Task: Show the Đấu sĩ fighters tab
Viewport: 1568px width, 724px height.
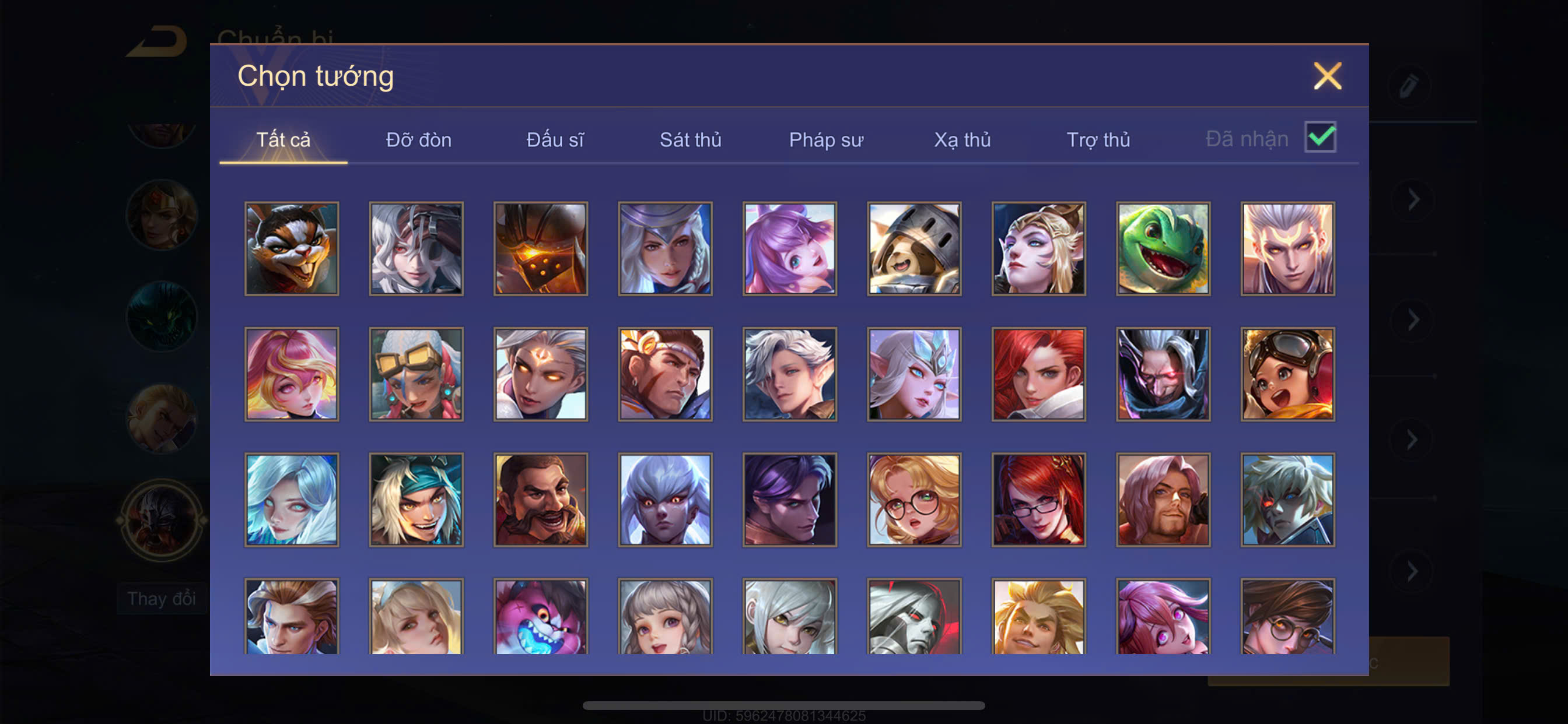Action: click(x=555, y=140)
